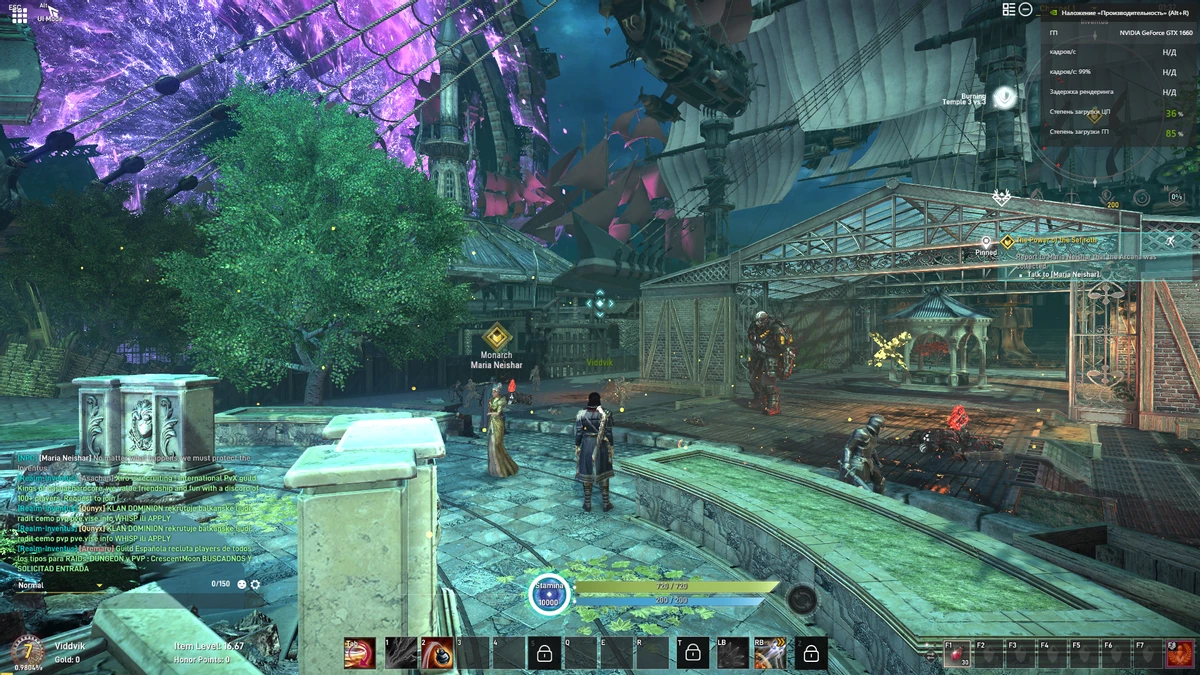
Task: Click the auto-run figure icon in quest tracker
Action: pos(1171,241)
